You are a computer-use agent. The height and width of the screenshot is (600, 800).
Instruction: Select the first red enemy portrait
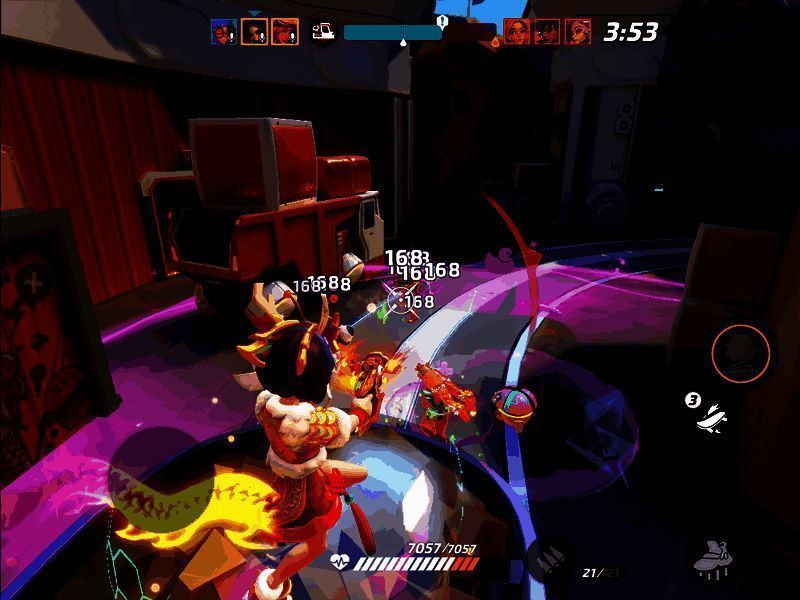517,32
